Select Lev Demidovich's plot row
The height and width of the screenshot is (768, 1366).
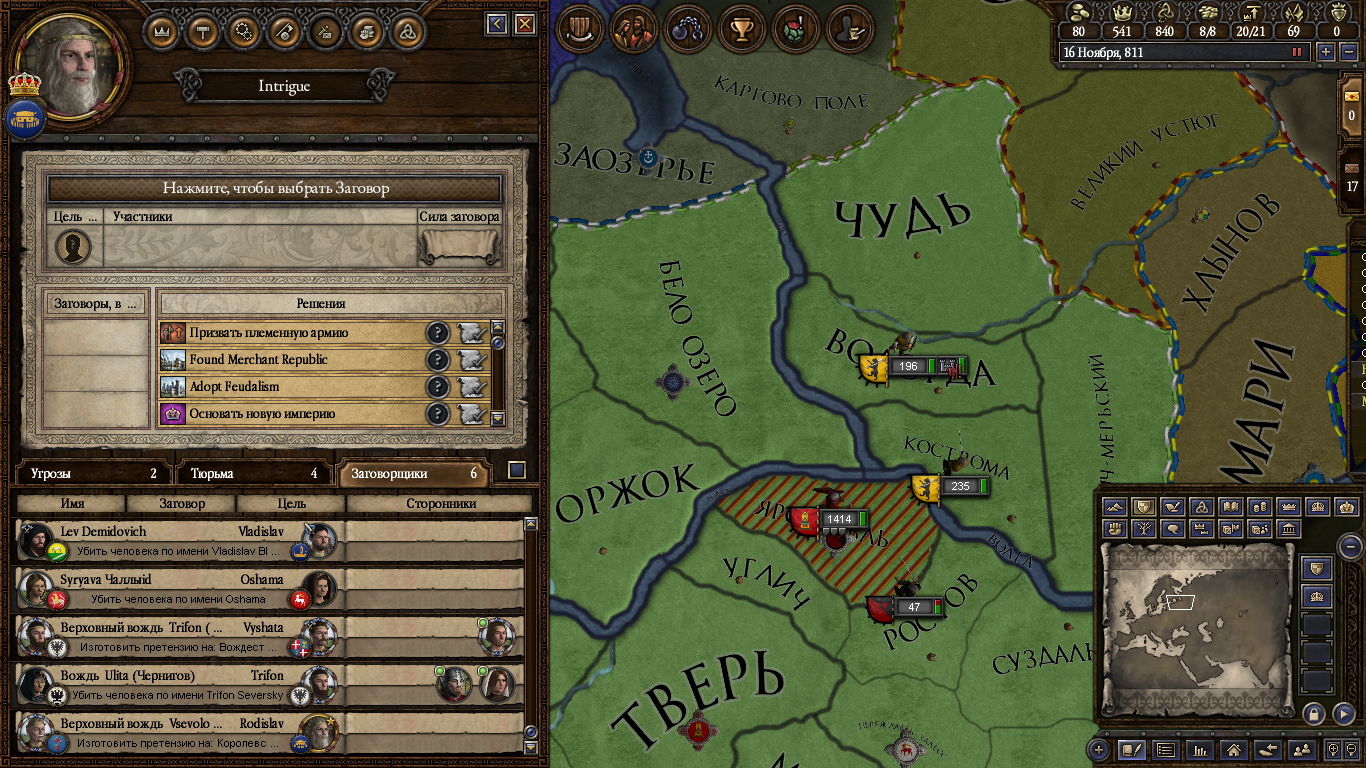tap(180, 541)
